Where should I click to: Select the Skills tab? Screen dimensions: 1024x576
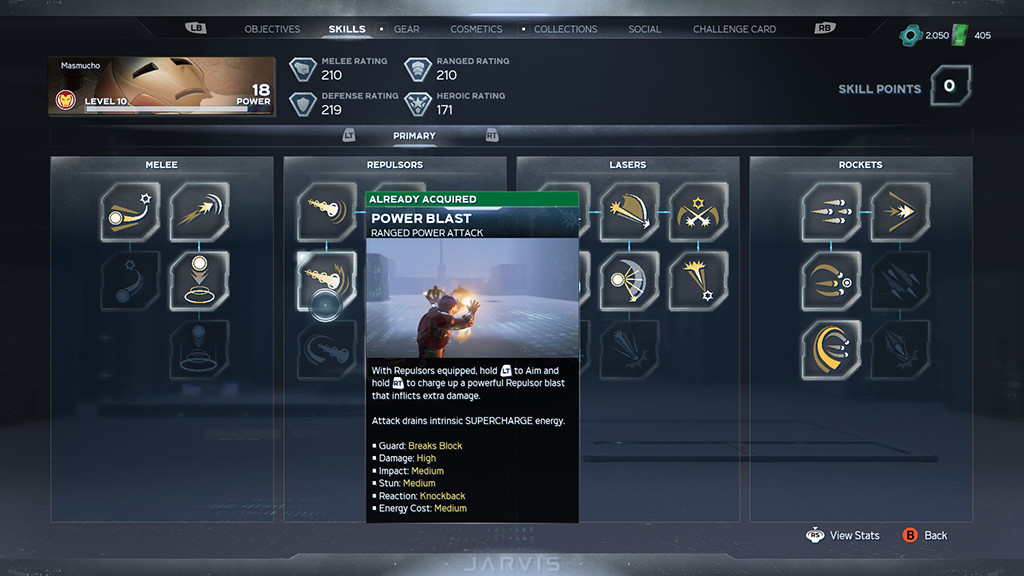pos(347,29)
